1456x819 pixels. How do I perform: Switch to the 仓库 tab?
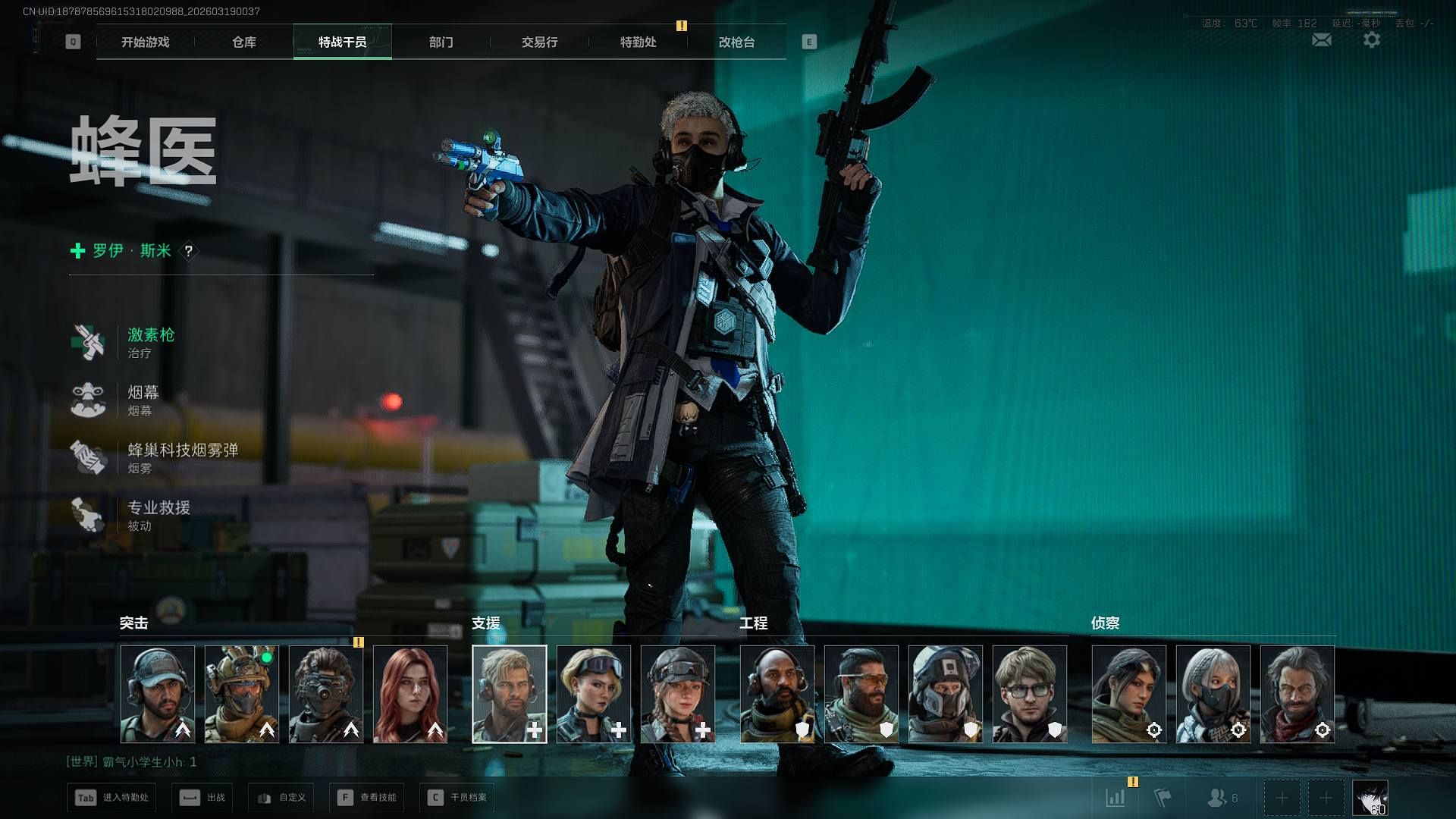[x=243, y=42]
